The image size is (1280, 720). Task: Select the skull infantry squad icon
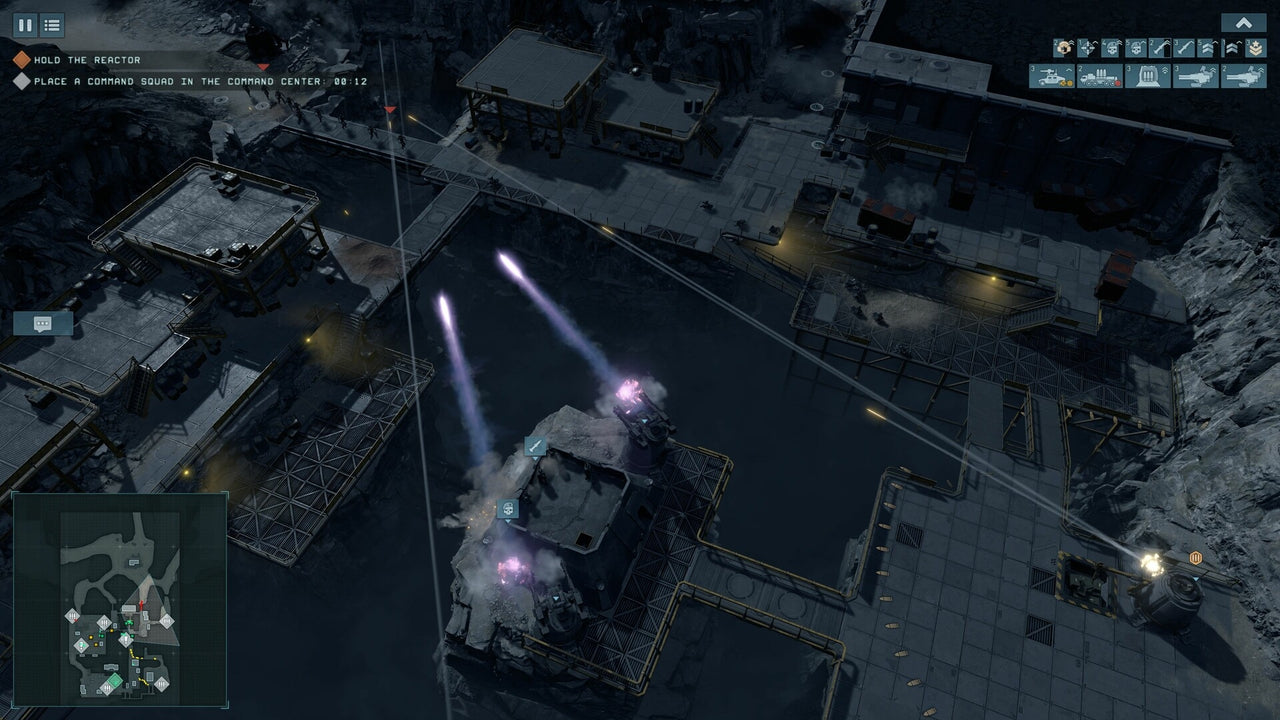[x=1113, y=49]
